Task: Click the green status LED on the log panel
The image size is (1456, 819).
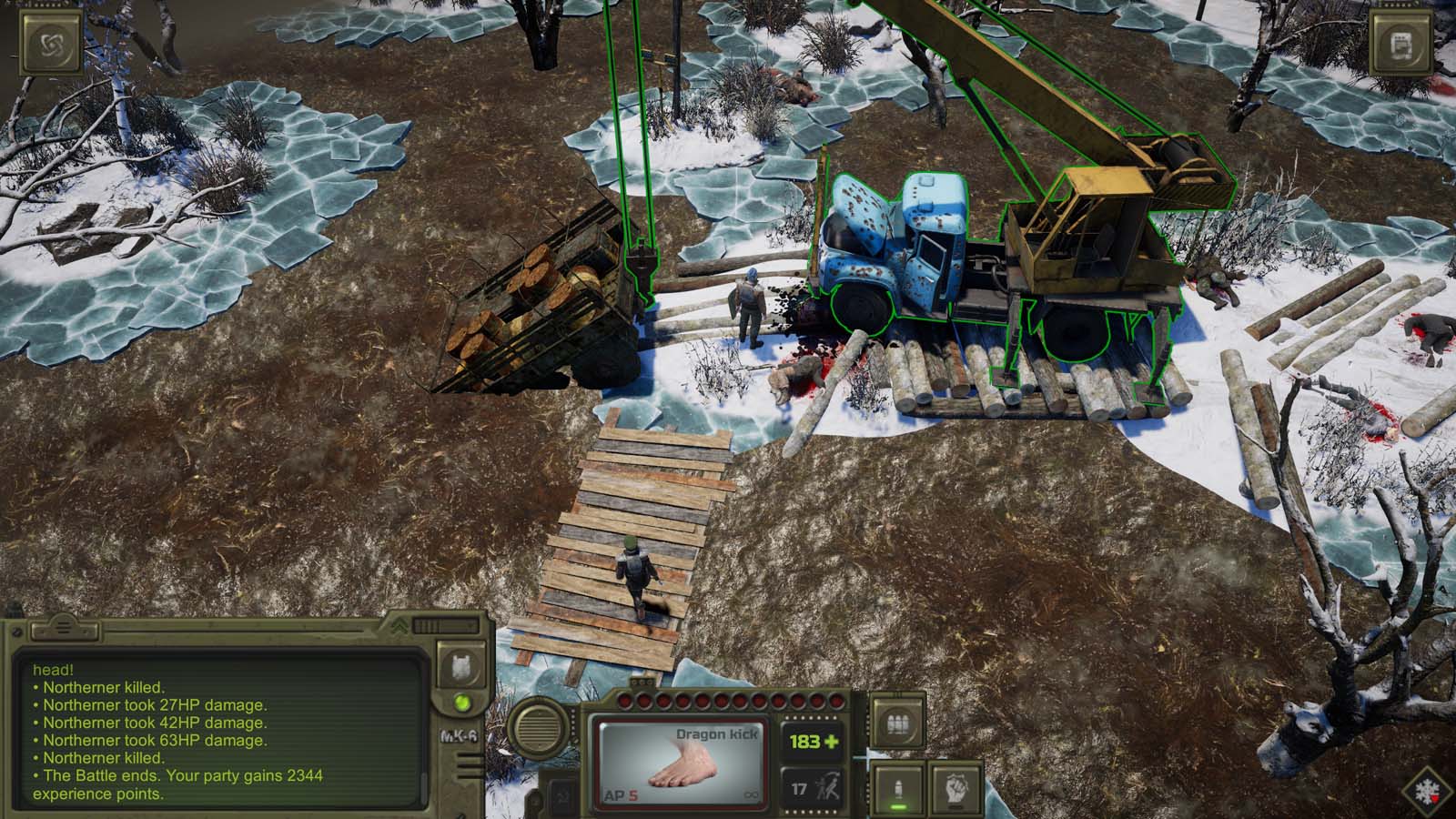Action: (464, 701)
